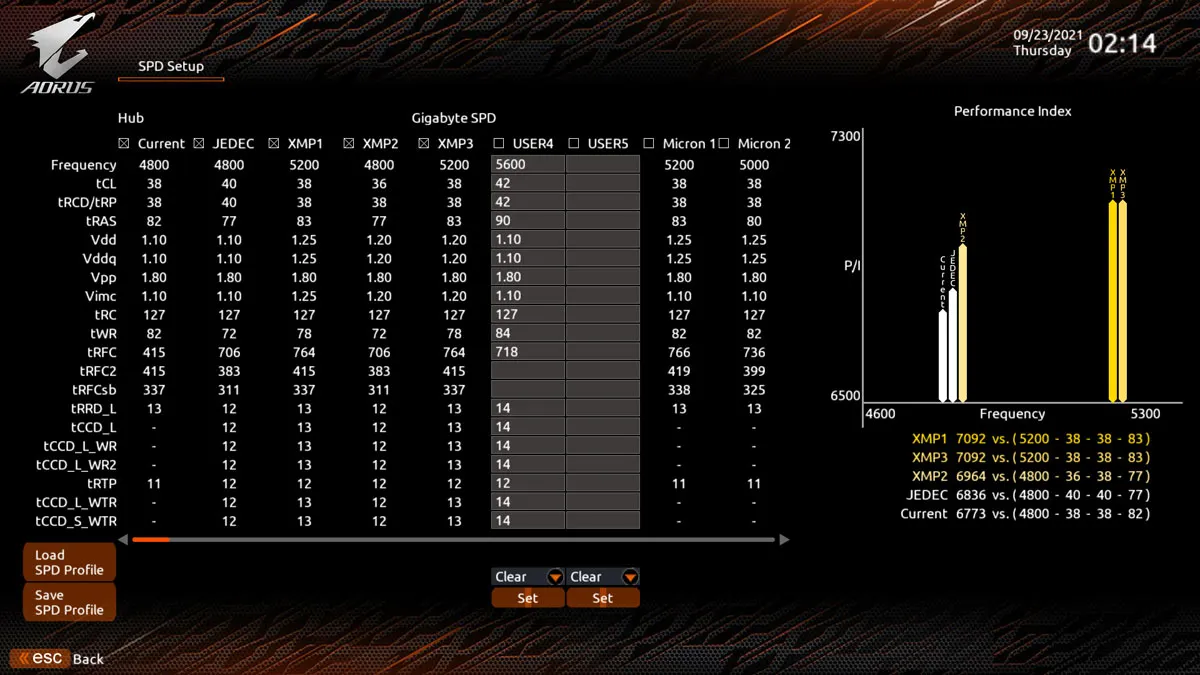Disable the XMP2 profile checkbox
1200x675 pixels.
coord(349,144)
